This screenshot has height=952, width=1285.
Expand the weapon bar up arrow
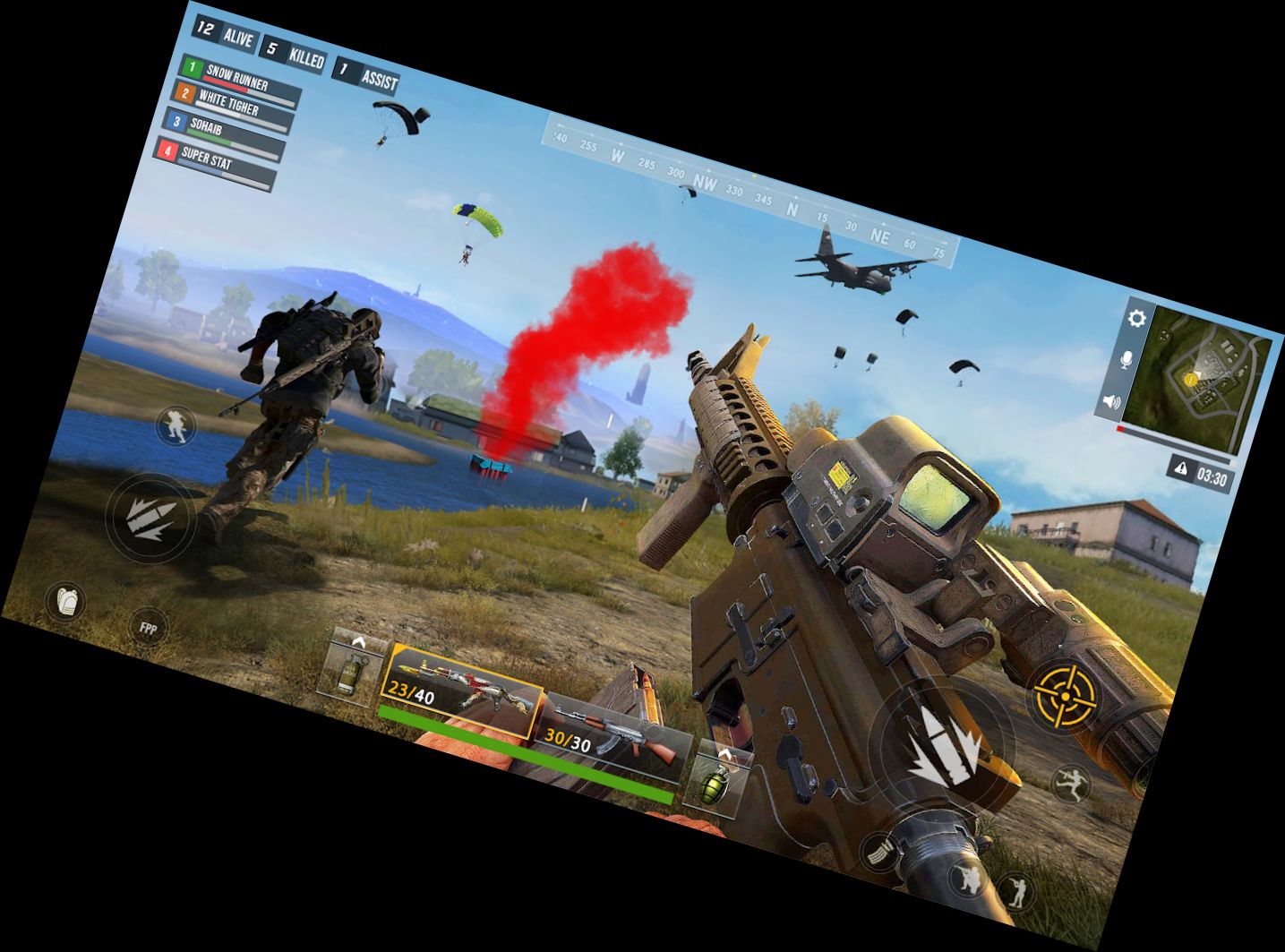point(360,644)
